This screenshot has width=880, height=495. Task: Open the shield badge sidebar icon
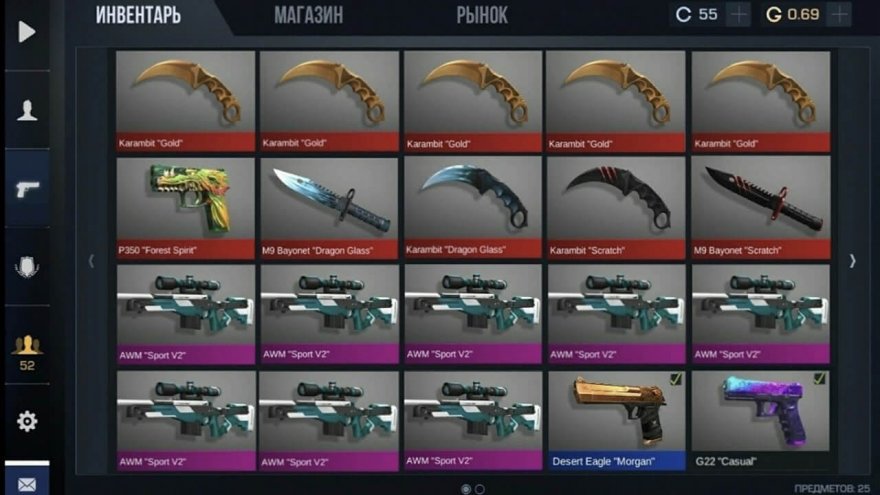[27, 266]
